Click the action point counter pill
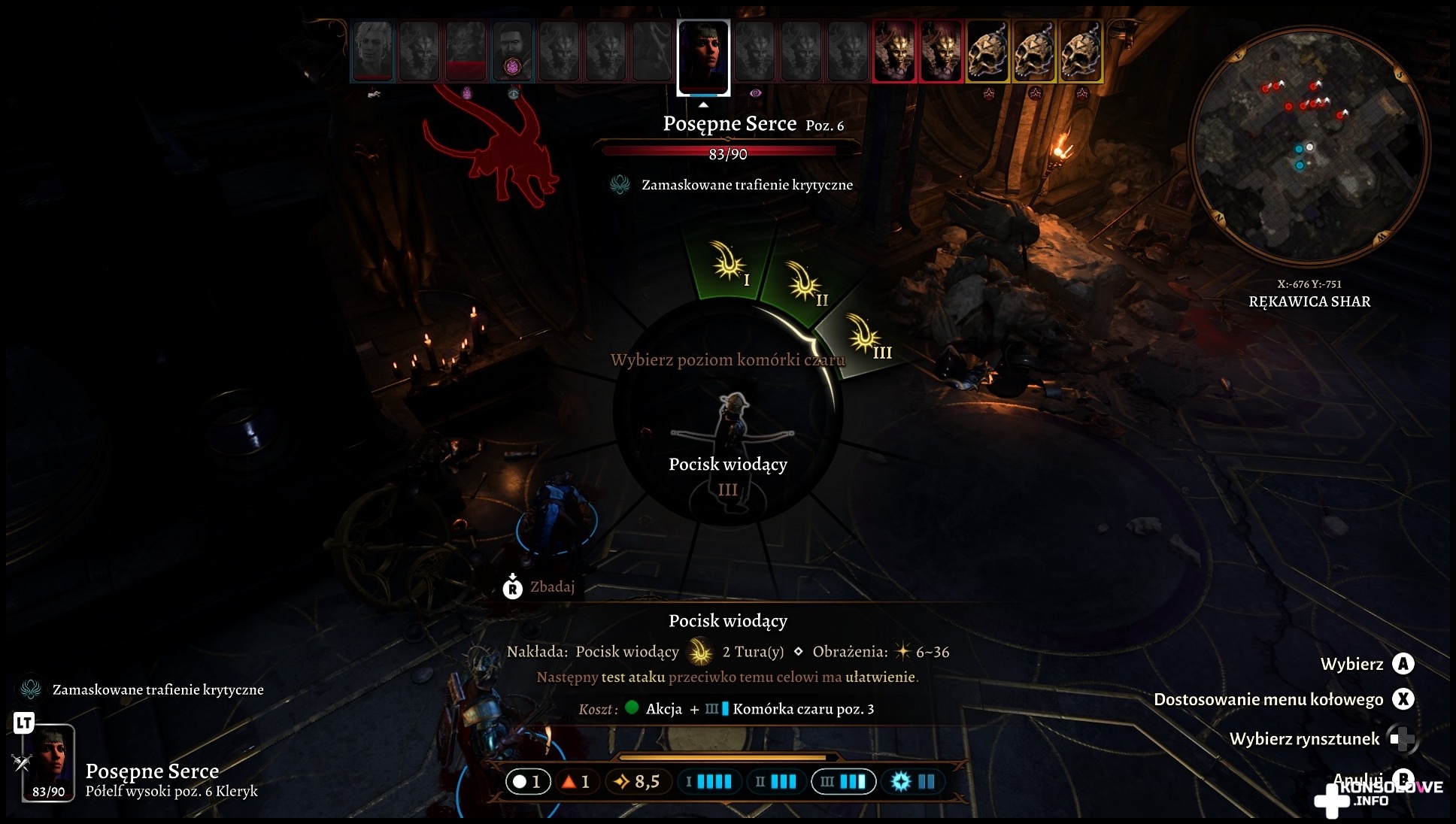The image size is (1456, 824). coord(527,782)
